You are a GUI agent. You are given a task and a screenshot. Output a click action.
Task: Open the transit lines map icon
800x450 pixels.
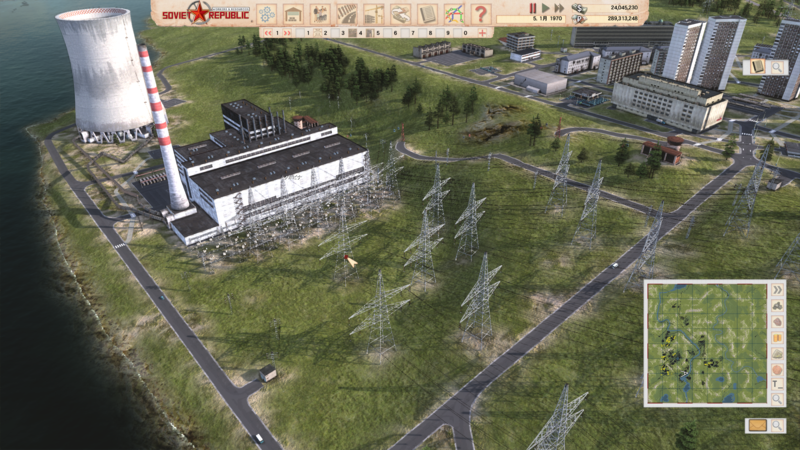tap(454, 14)
